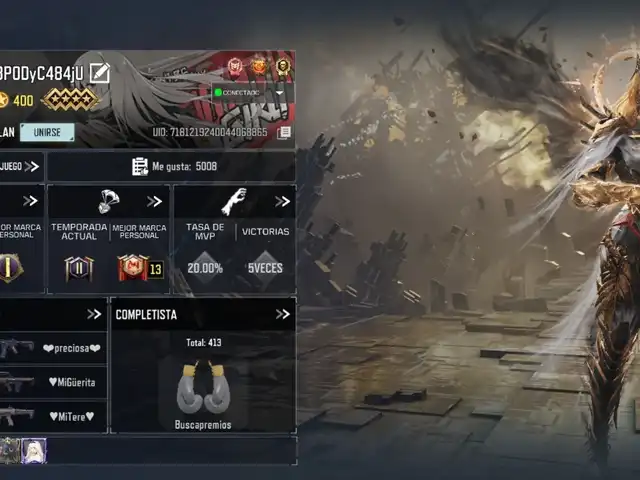Join a clan with the UNIRSE button
The height and width of the screenshot is (480, 640).
coord(47,132)
